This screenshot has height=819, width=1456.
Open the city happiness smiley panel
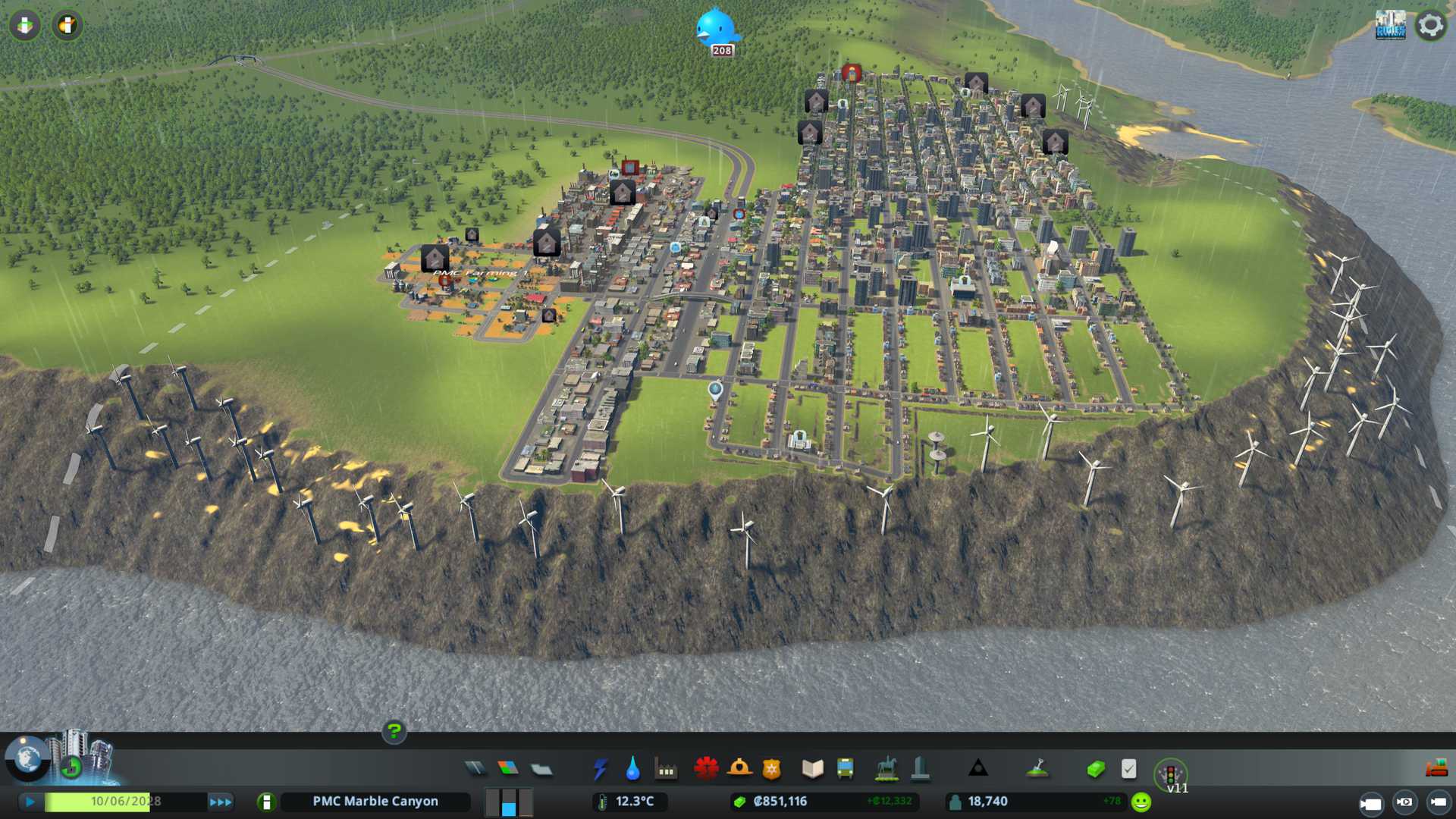coord(1141,802)
